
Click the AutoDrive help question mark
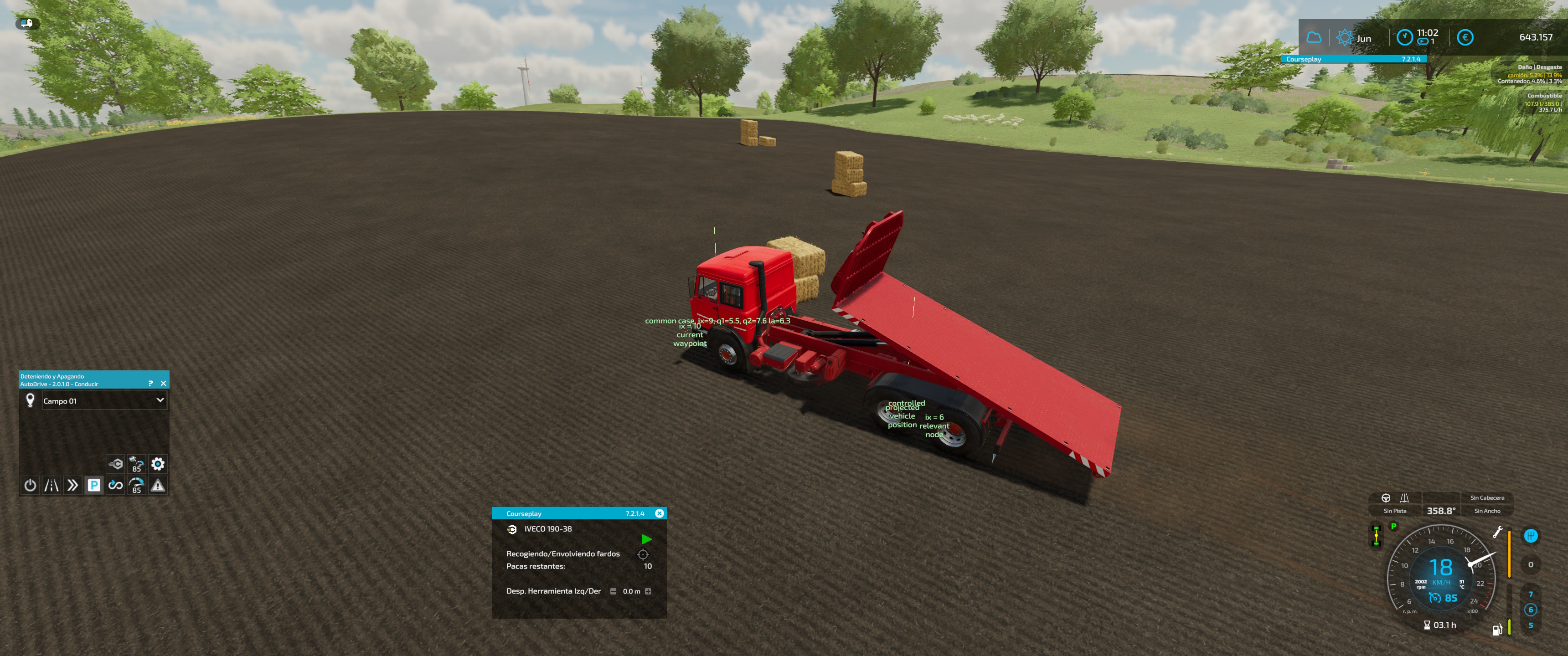[x=149, y=384]
